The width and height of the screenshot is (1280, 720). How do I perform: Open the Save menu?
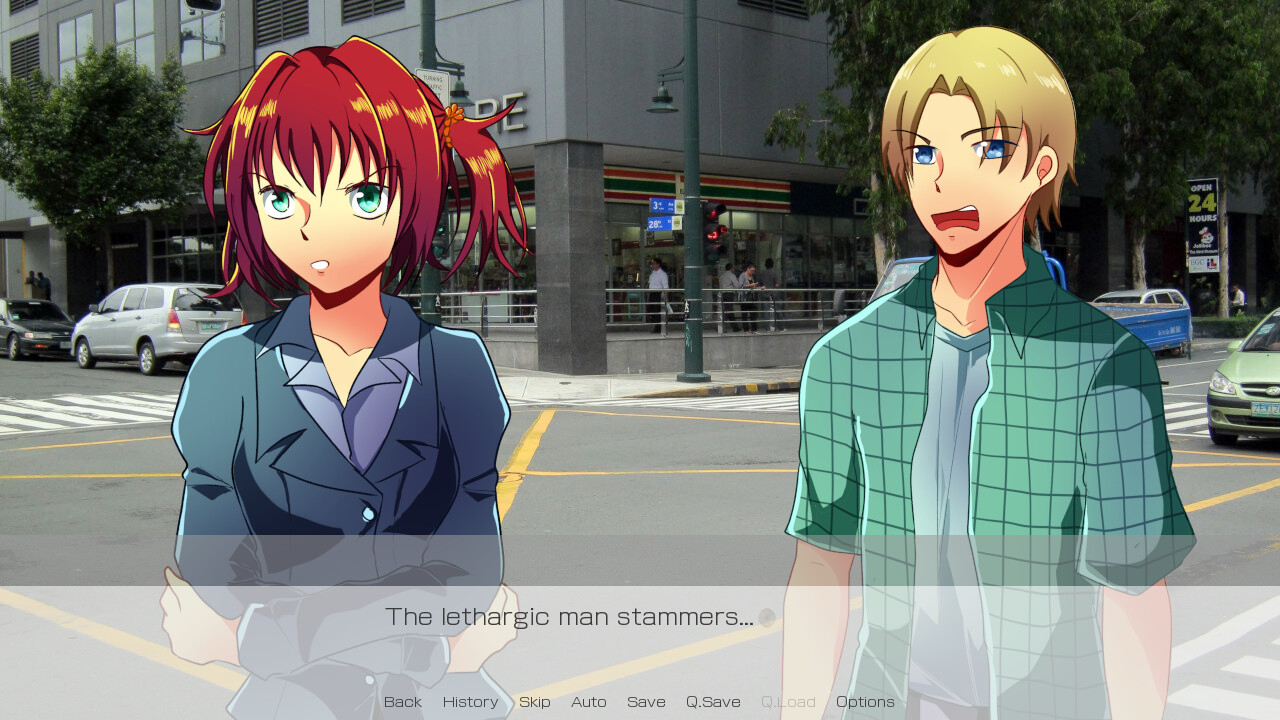coord(646,702)
